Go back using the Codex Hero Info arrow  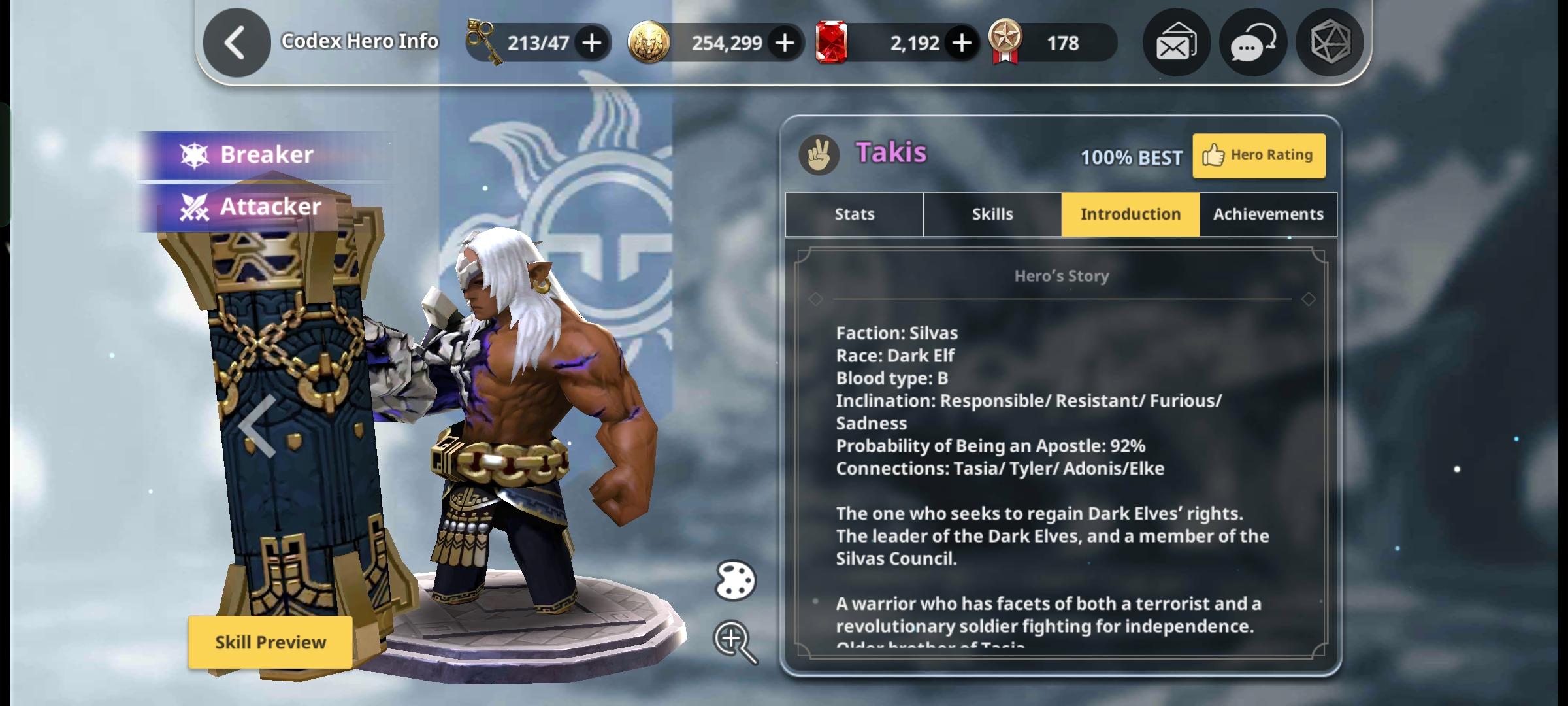click(x=236, y=42)
